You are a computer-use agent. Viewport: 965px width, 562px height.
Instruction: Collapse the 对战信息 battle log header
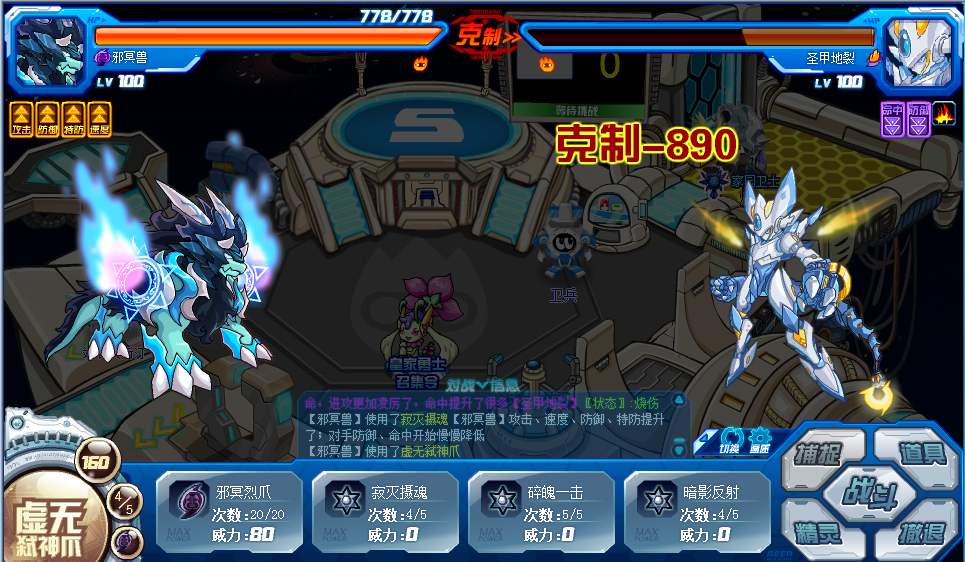click(483, 385)
